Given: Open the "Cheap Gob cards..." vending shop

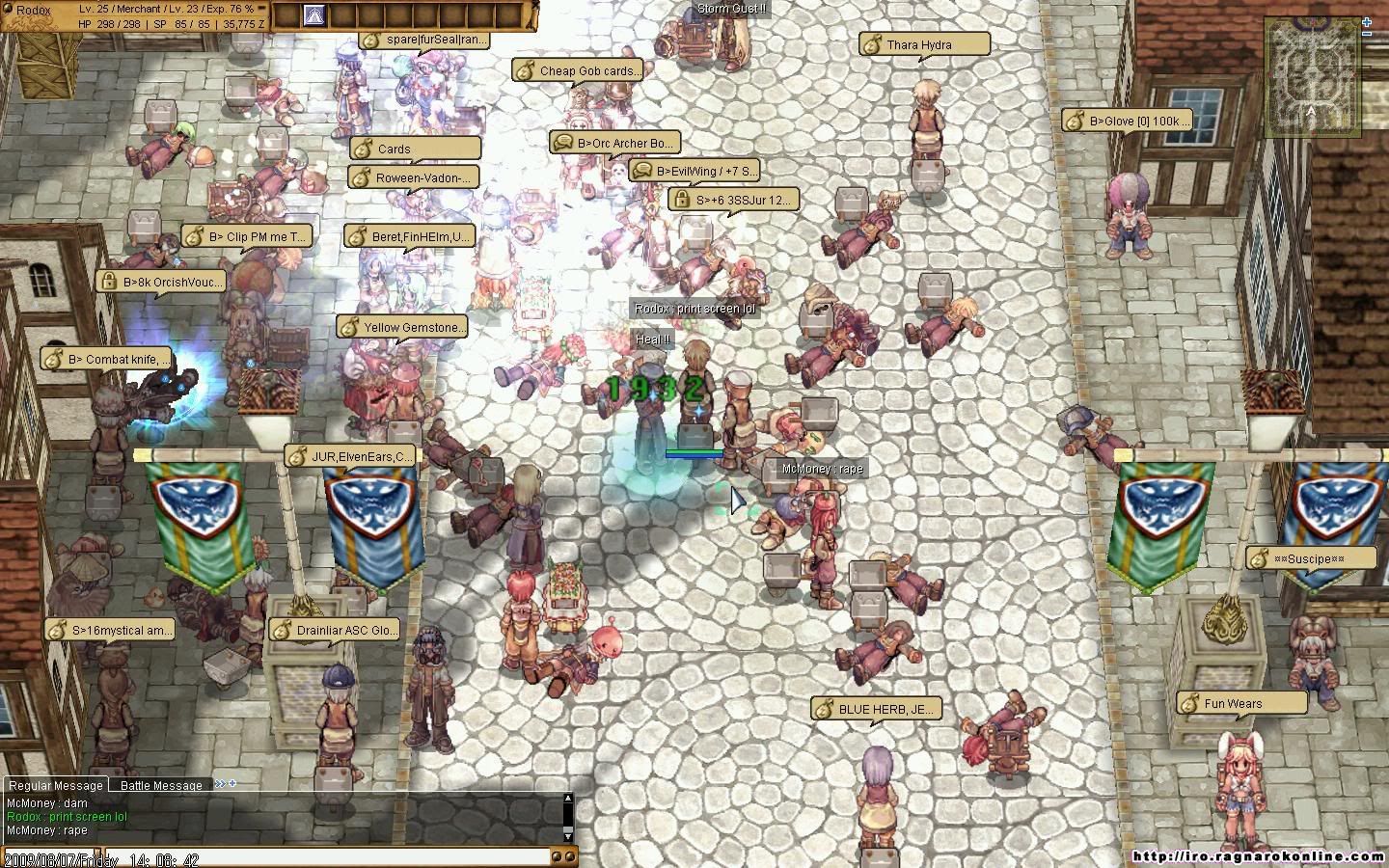Looking at the screenshot, I should coord(577,70).
